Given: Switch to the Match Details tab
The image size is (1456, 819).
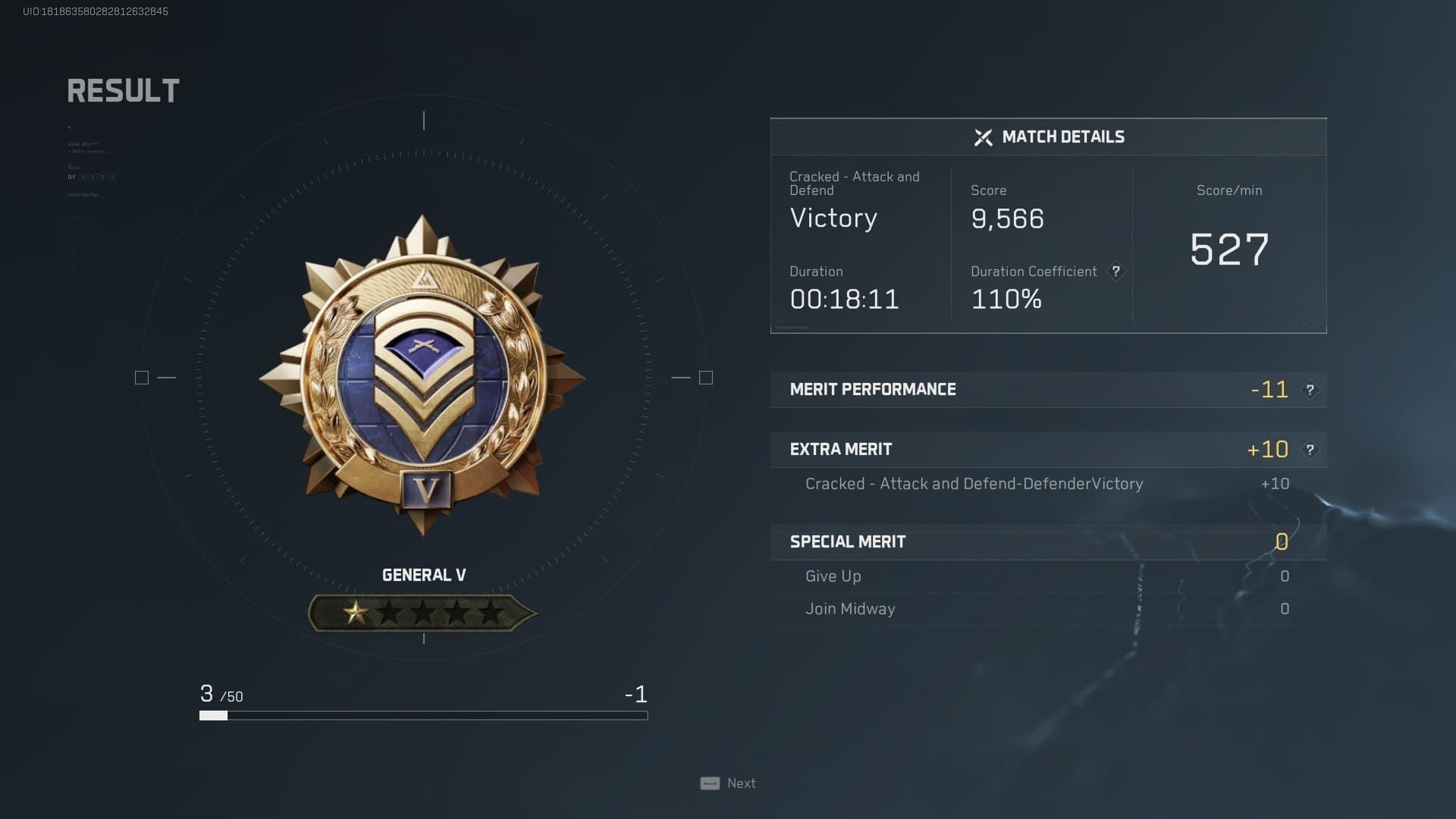Looking at the screenshot, I should click(x=1062, y=137).
